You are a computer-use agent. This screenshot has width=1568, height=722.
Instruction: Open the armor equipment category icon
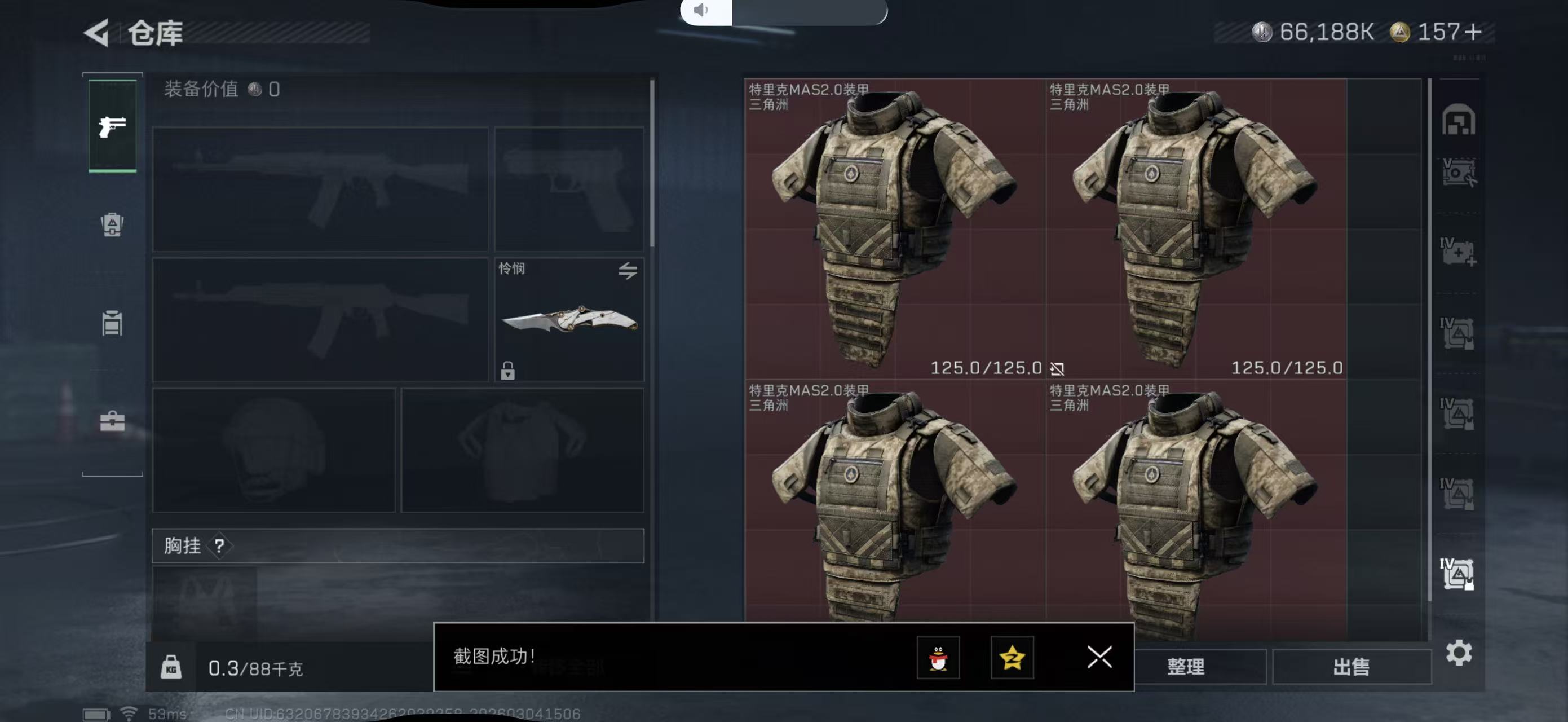coord(113,224)
